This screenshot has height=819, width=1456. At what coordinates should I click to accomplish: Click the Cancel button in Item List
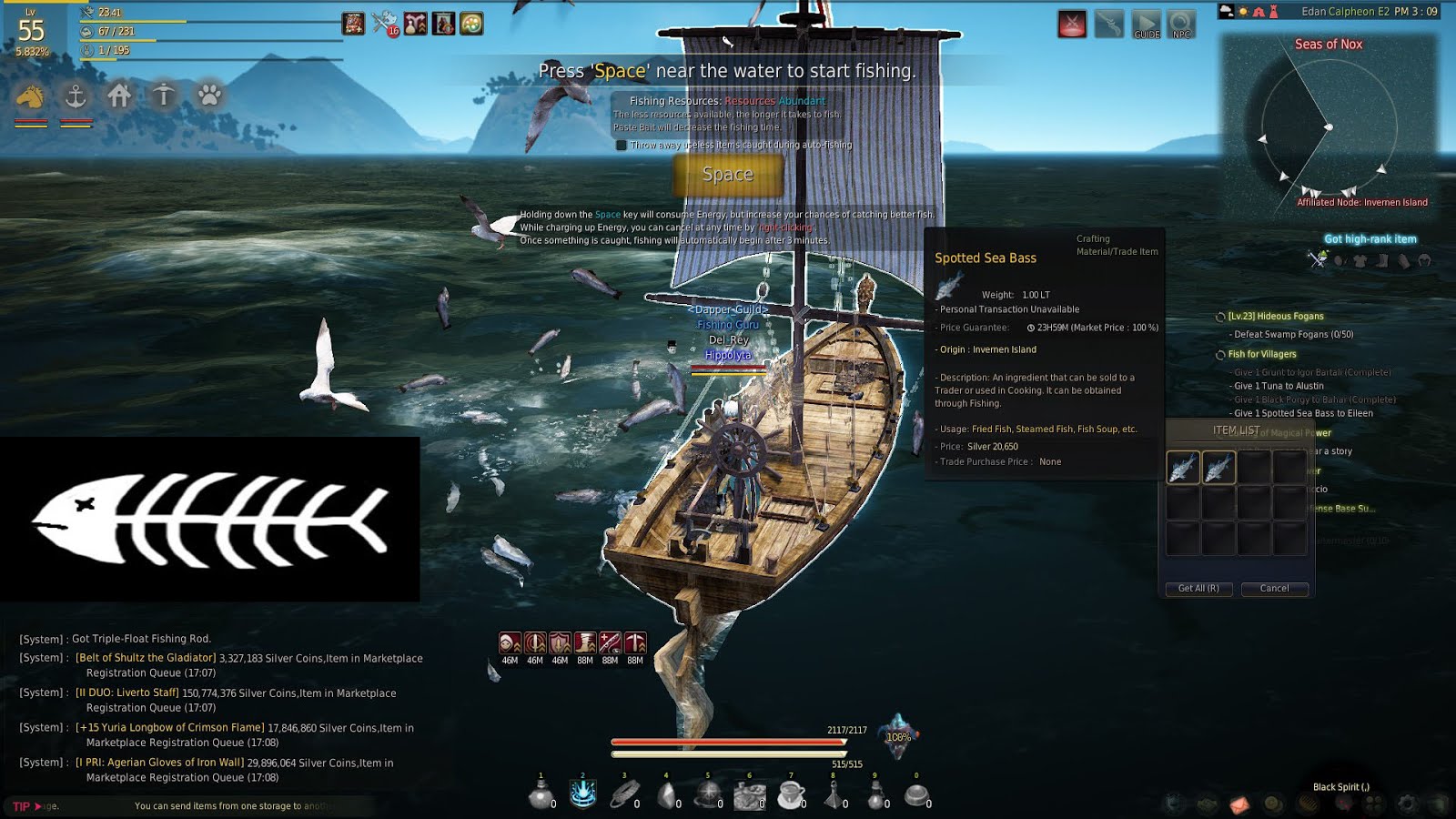pos(1274,589)
